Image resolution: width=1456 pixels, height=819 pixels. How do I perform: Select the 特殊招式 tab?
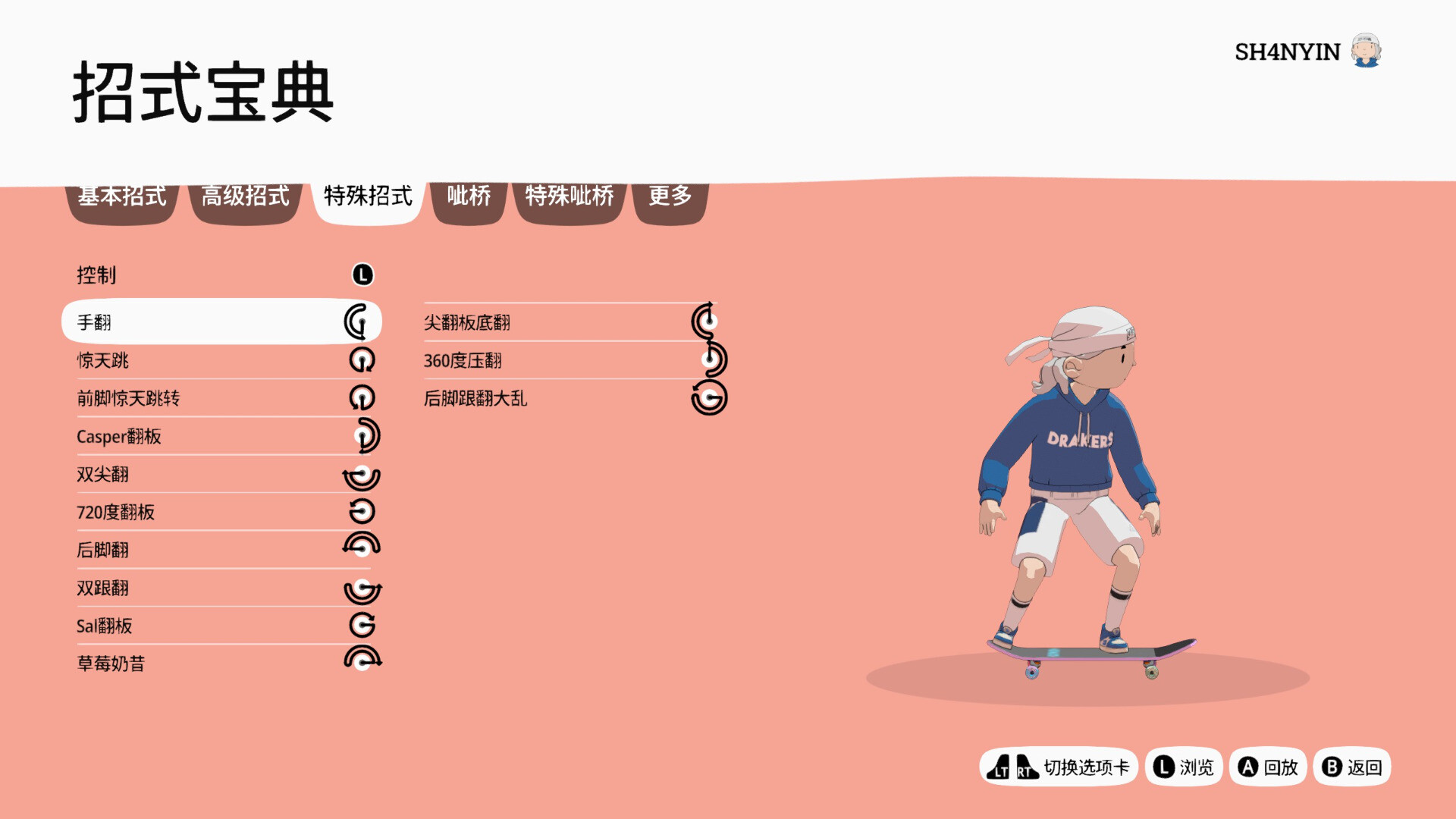click(368, 197)
